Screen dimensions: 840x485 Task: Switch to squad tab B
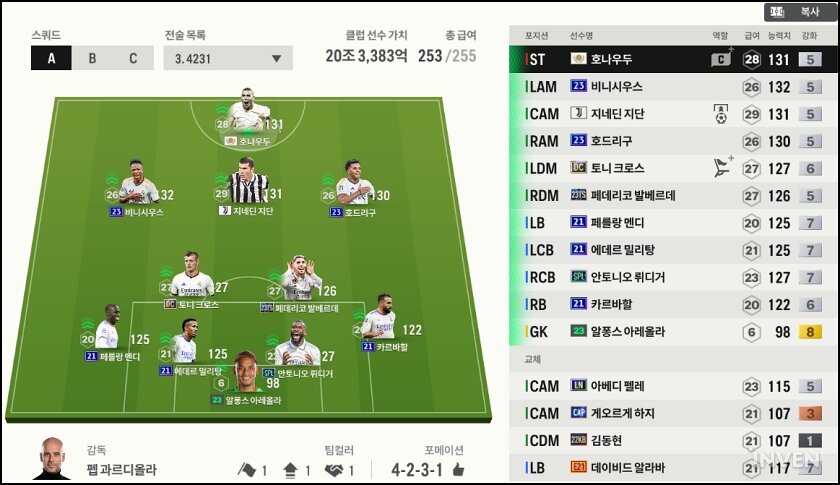click(x=92, y=57)
